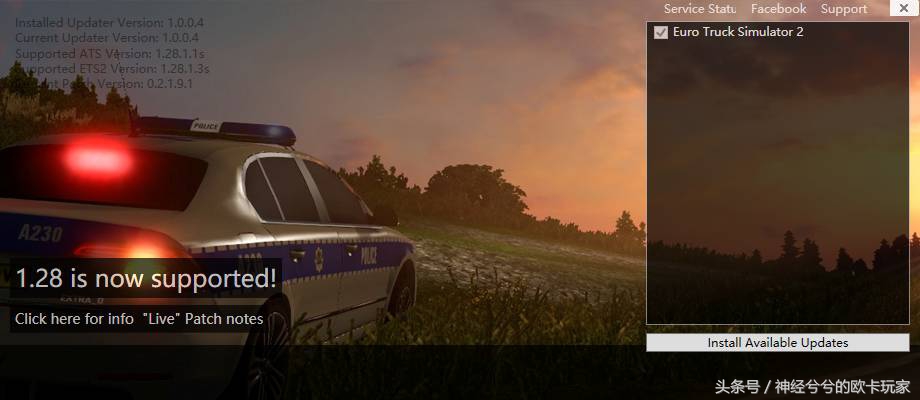Open the "1.28 is now supported!" announcement
920x400 pixels.
[x=146, y=279]
